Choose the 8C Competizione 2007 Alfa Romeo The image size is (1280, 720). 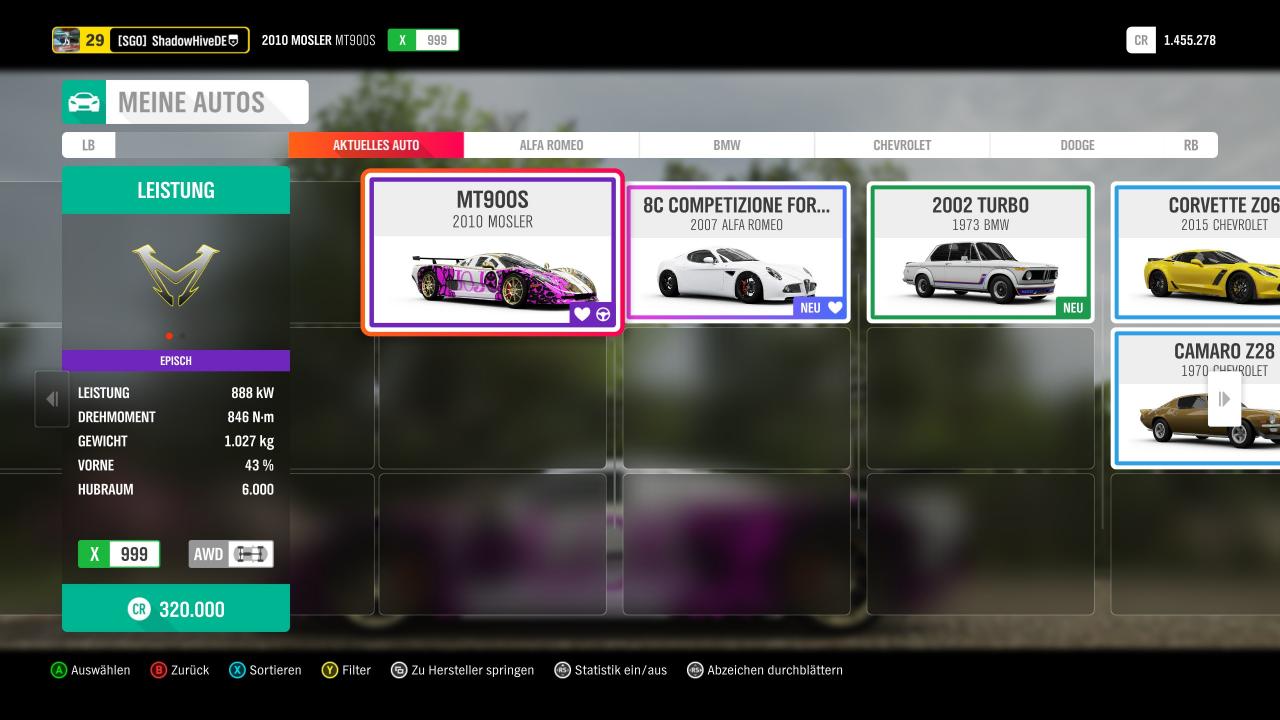[736, 252]
